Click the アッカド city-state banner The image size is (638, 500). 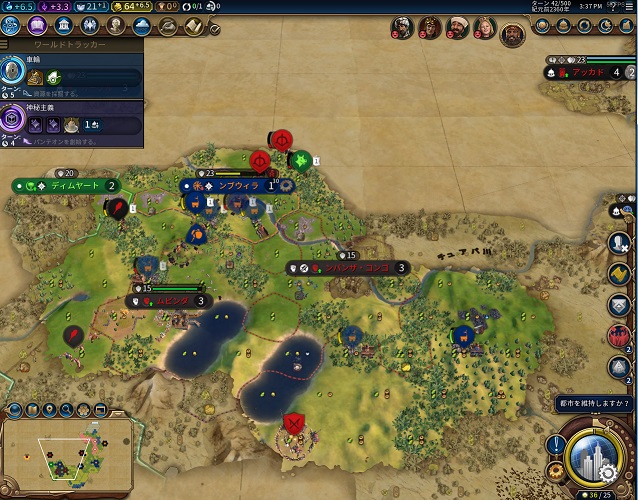tap(590, 72)
